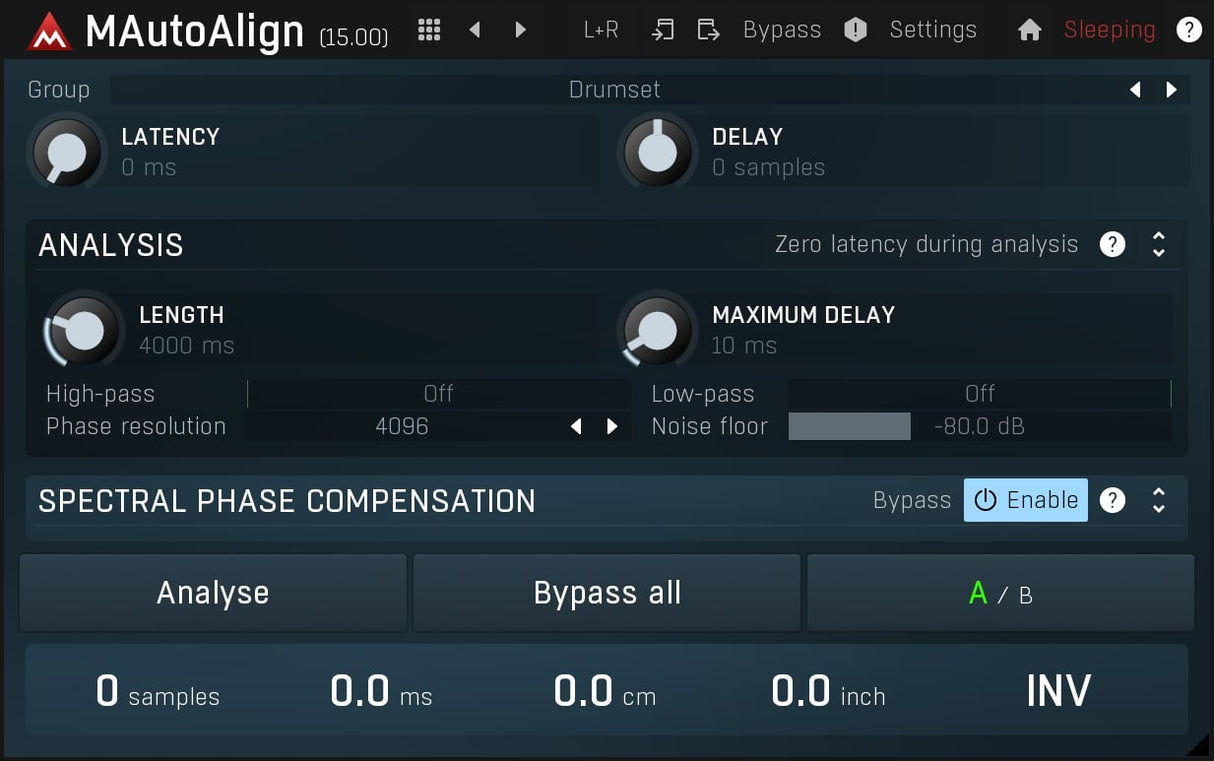Click the home icon in the toolbar
The image size is (1214, 761).
coord(1029,30)
